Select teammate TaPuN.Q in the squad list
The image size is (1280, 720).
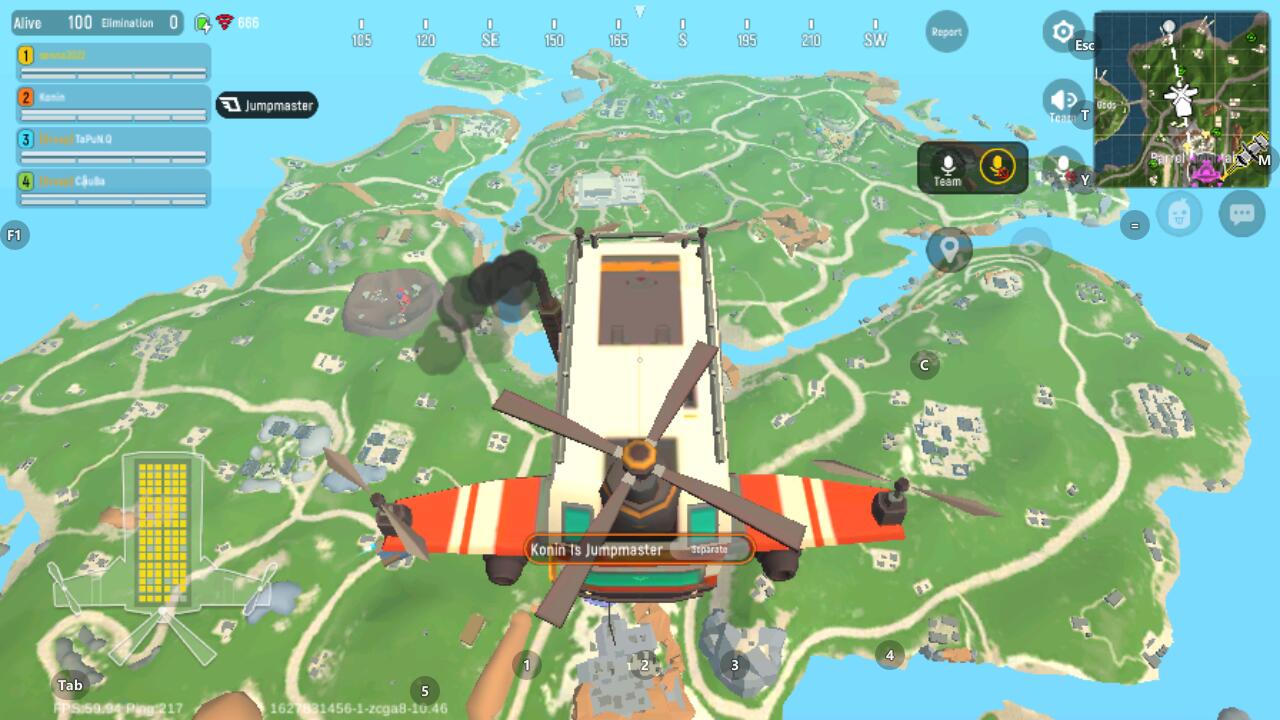(x=113, y=146)
